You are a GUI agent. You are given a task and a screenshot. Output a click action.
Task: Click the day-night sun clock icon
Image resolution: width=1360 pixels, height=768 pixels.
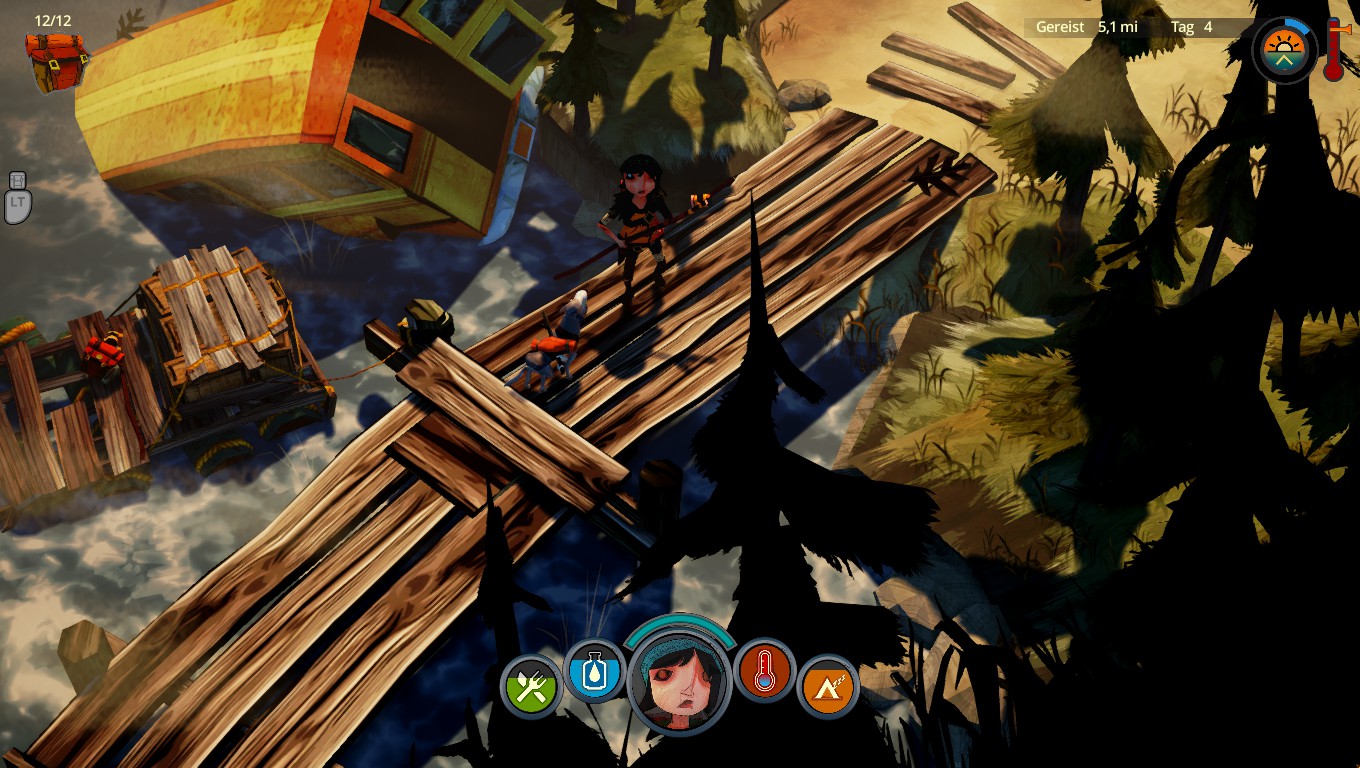(1285, 49)
